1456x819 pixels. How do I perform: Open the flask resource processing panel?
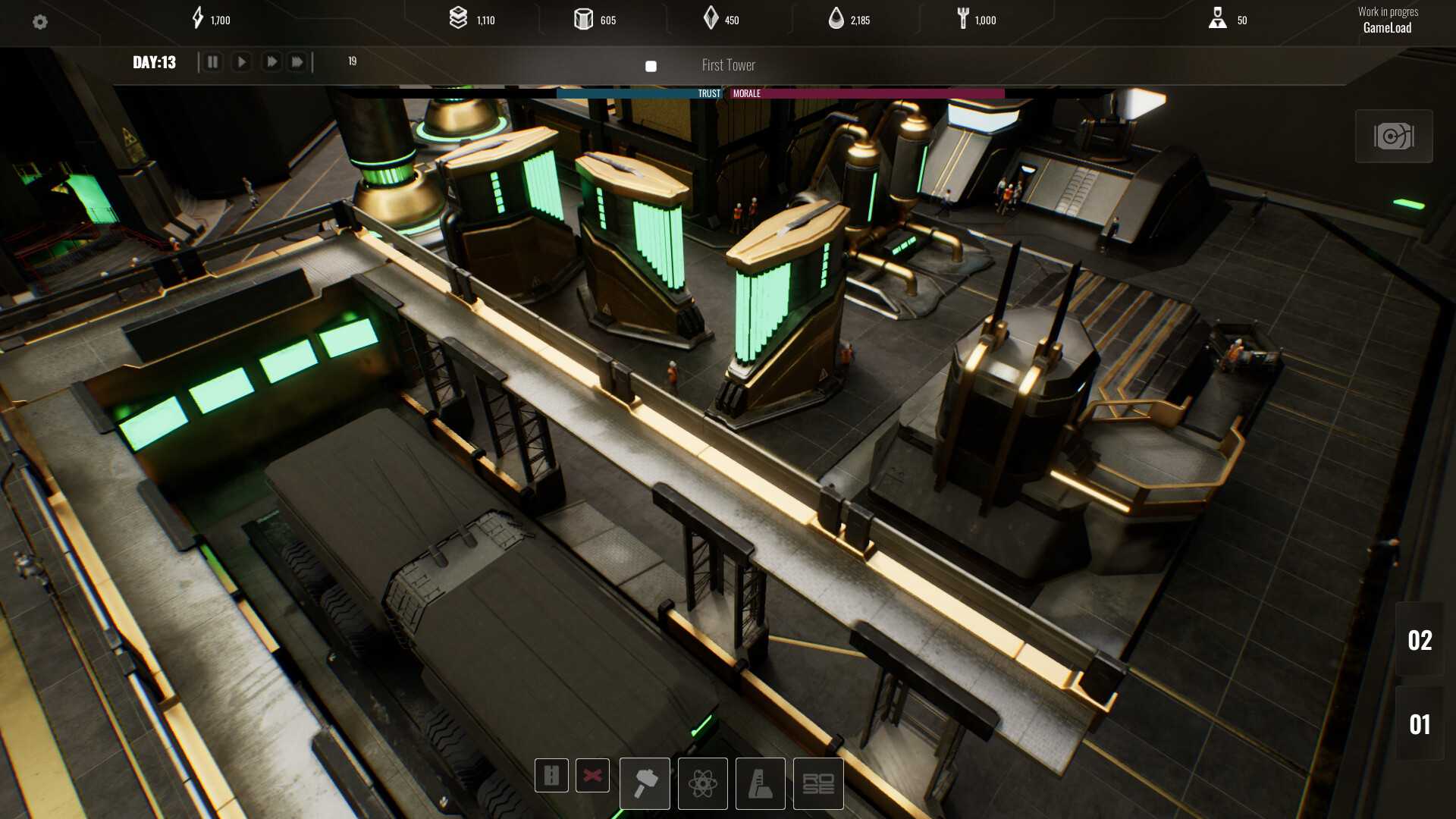(761, 783)
